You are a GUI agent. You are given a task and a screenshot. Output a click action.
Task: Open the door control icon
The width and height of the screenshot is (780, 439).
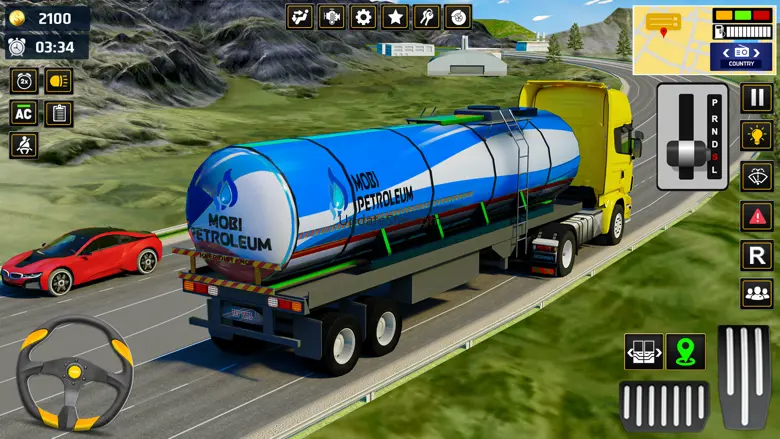pyautogui.click(x=643, y=352)
